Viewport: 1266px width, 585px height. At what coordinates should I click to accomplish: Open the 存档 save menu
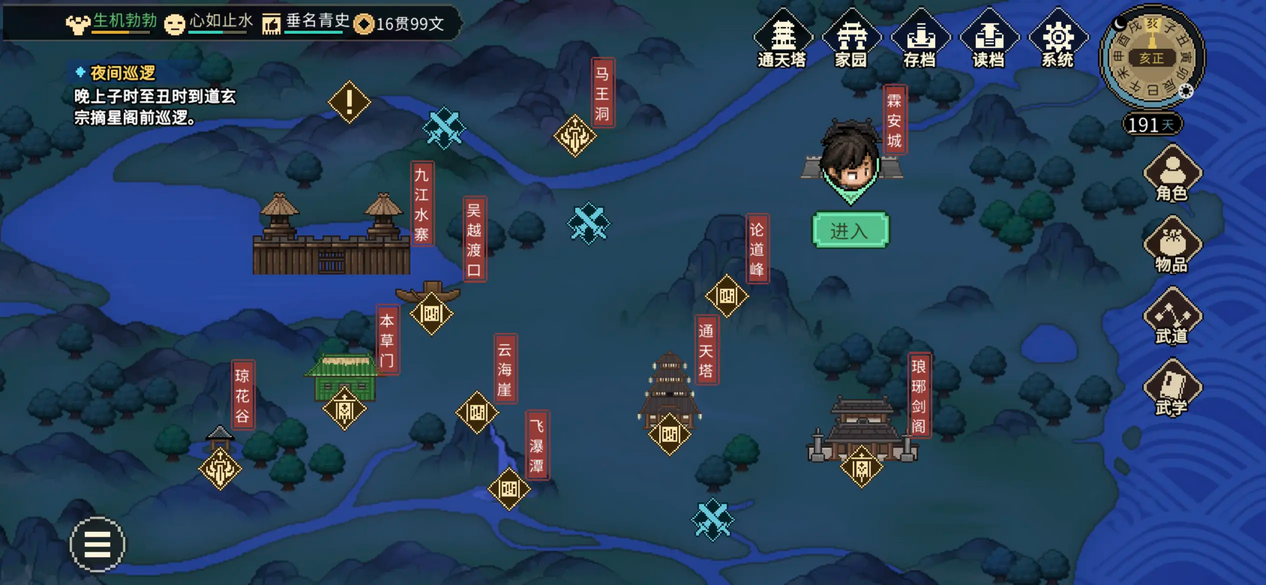coord(920,38)
